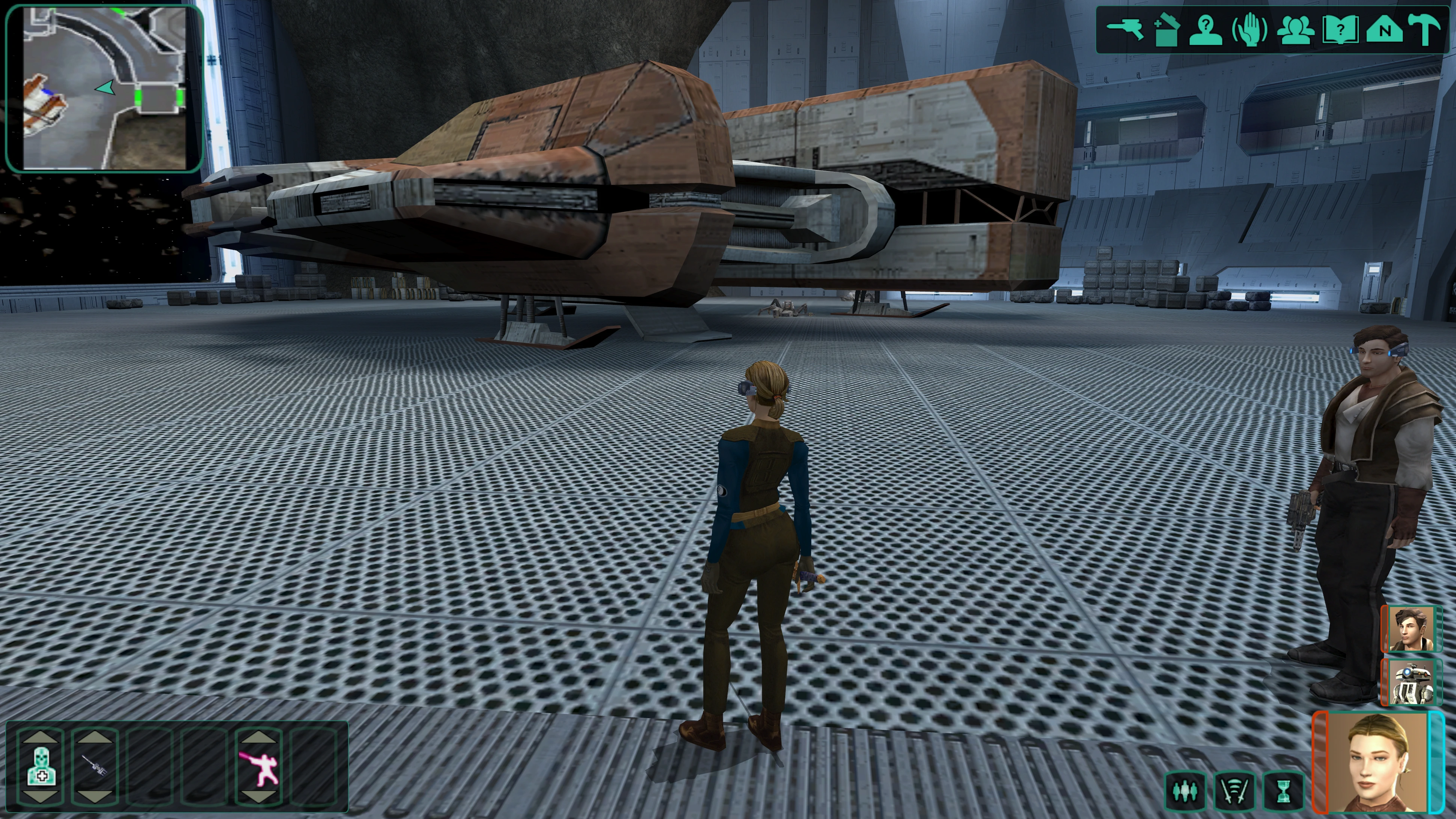Screen dimensions: 1456x819
Task: Toggle the crossed-swords stealth button
Action: 1235,791
